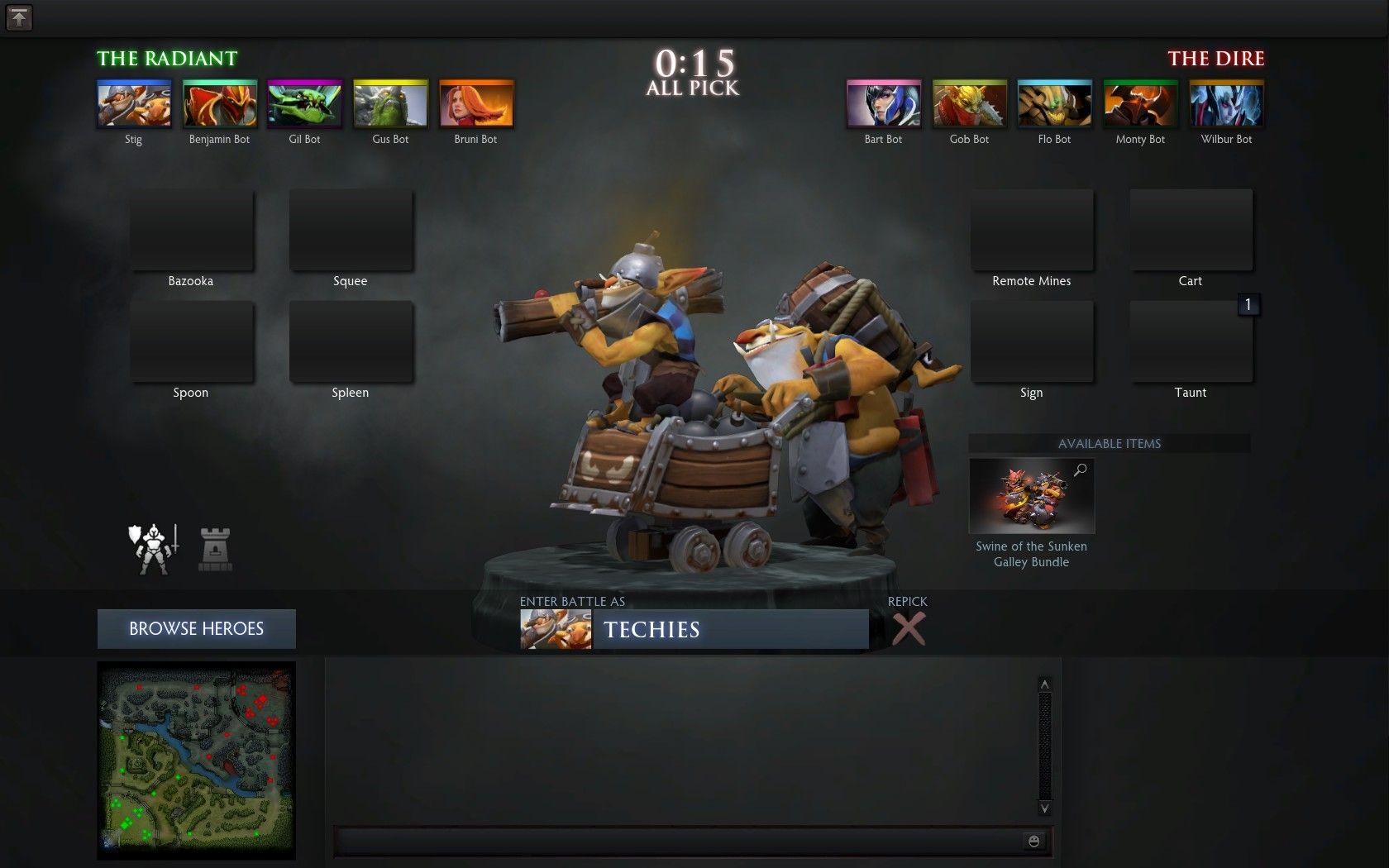Toggle the hero units filter icon

coord(152,546)
